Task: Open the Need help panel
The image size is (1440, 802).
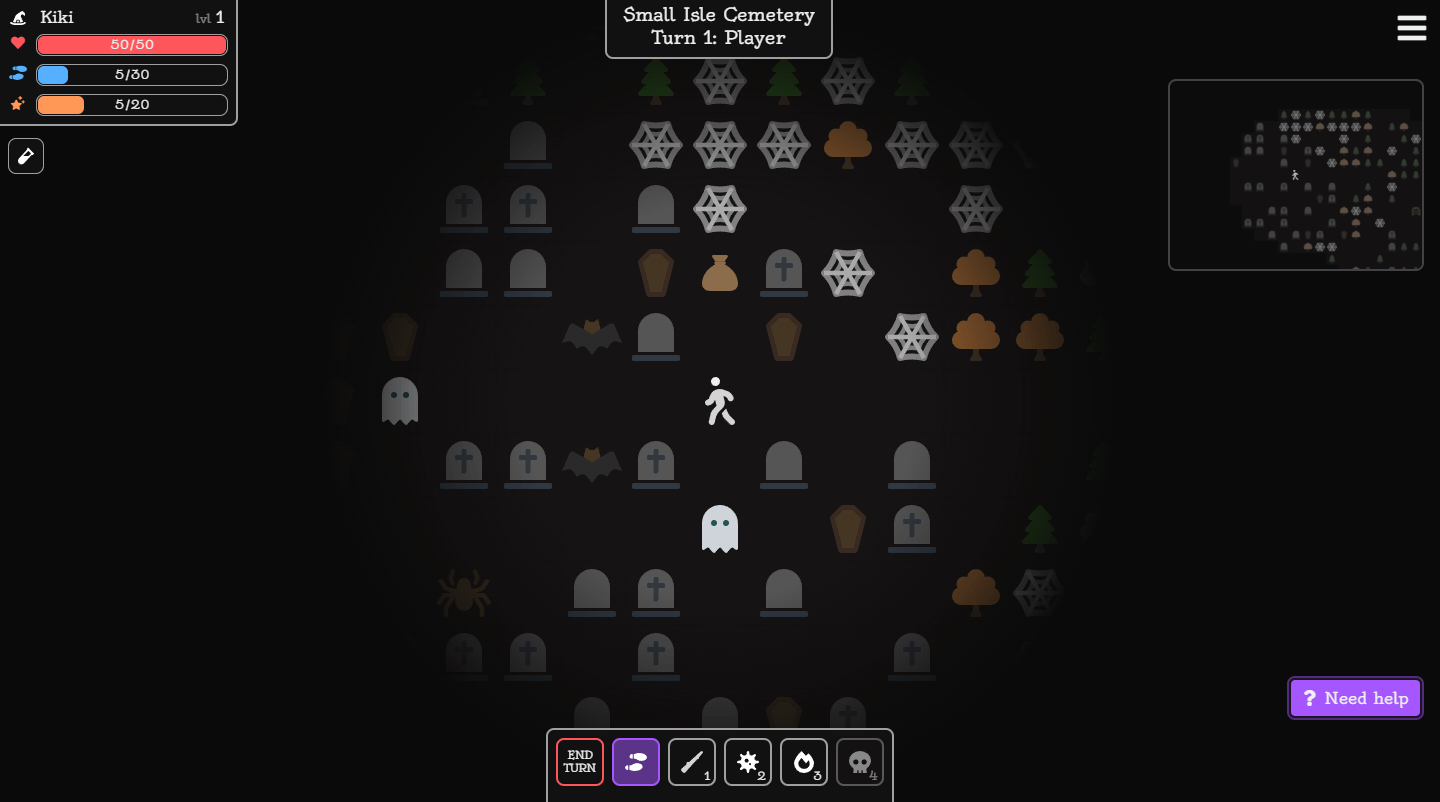Action: click(x=1355, y=697)
